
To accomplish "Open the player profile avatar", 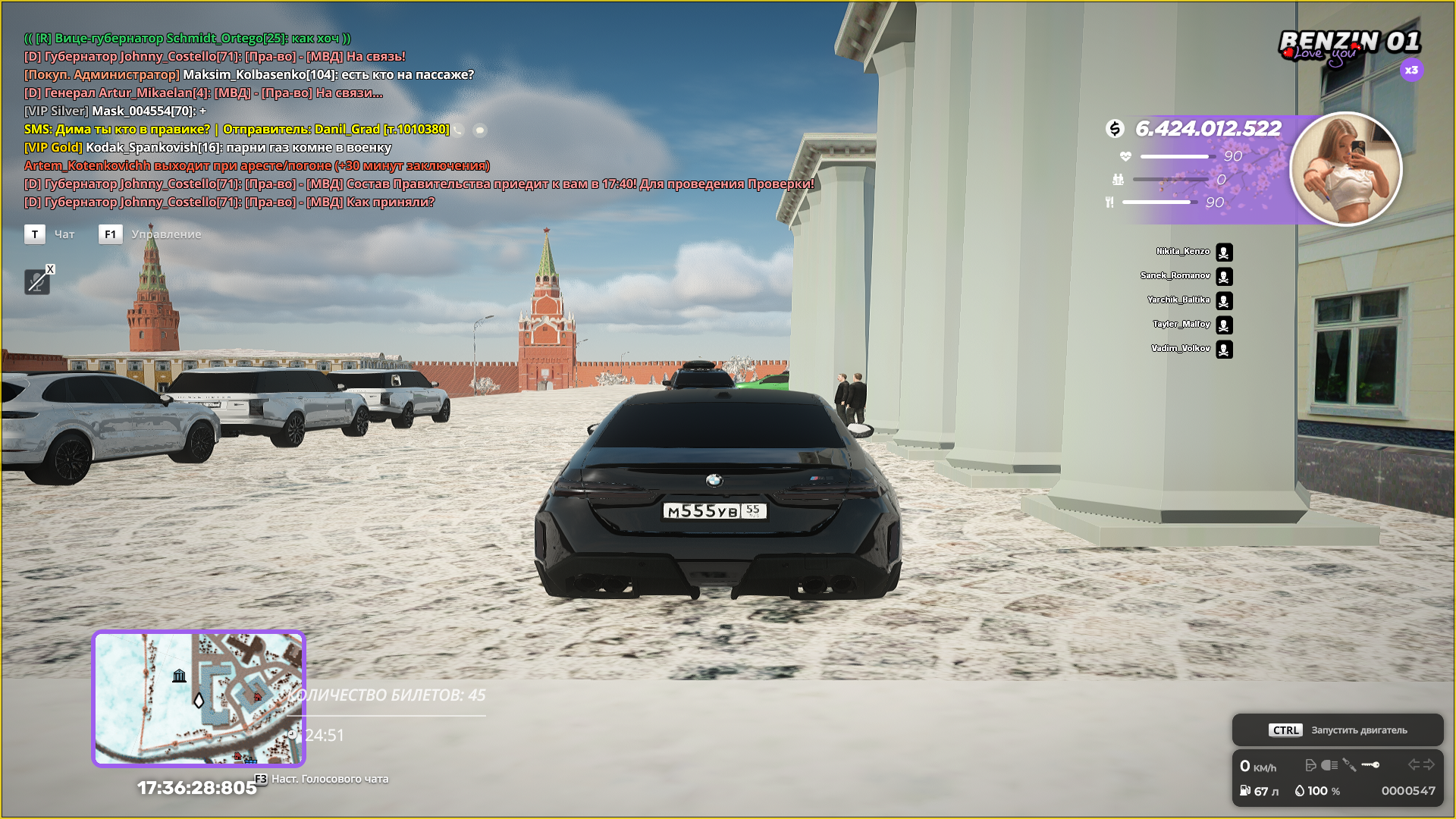I will 1345,169.
